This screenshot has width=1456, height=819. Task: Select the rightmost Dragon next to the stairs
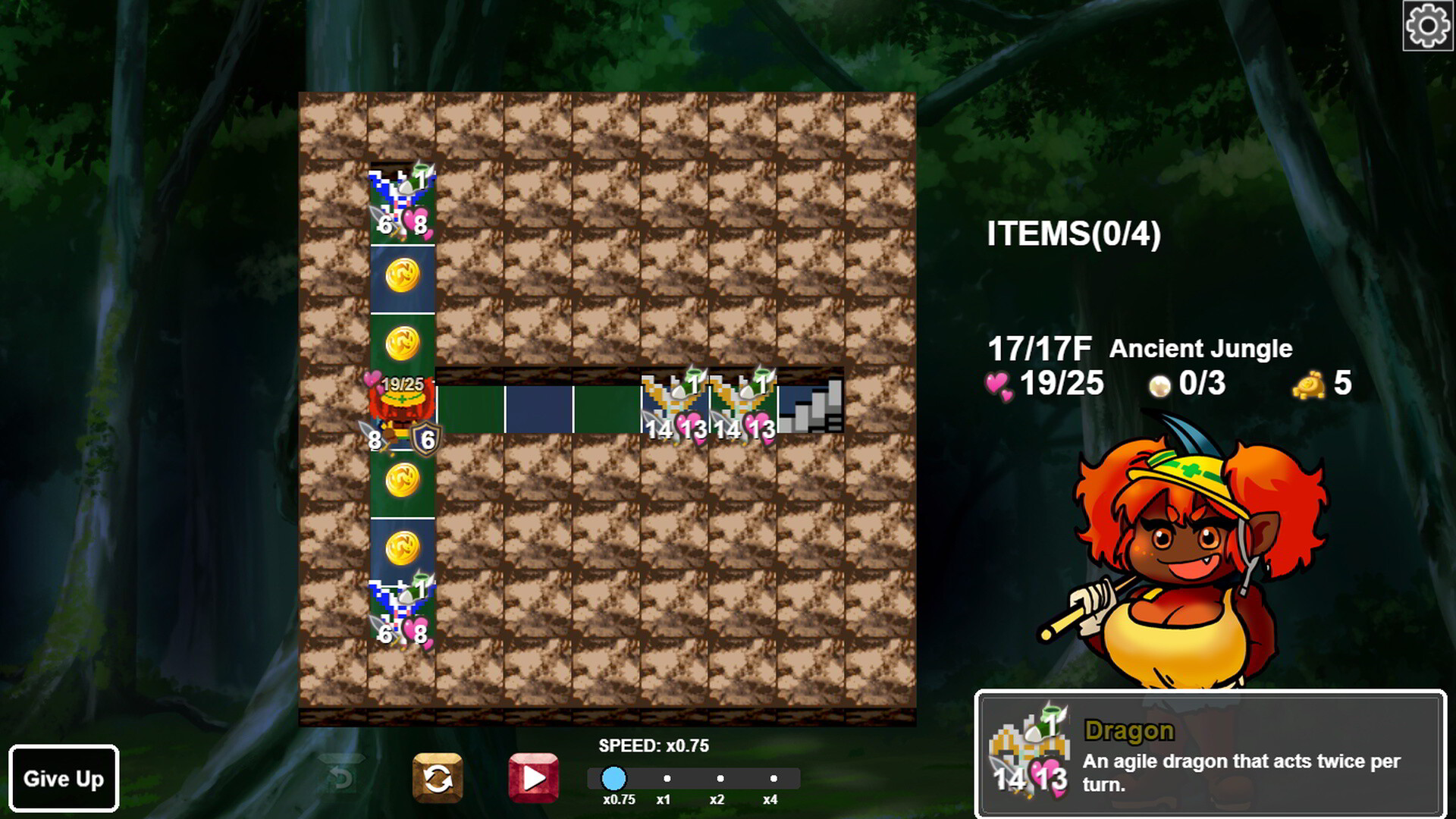(743, 402)
